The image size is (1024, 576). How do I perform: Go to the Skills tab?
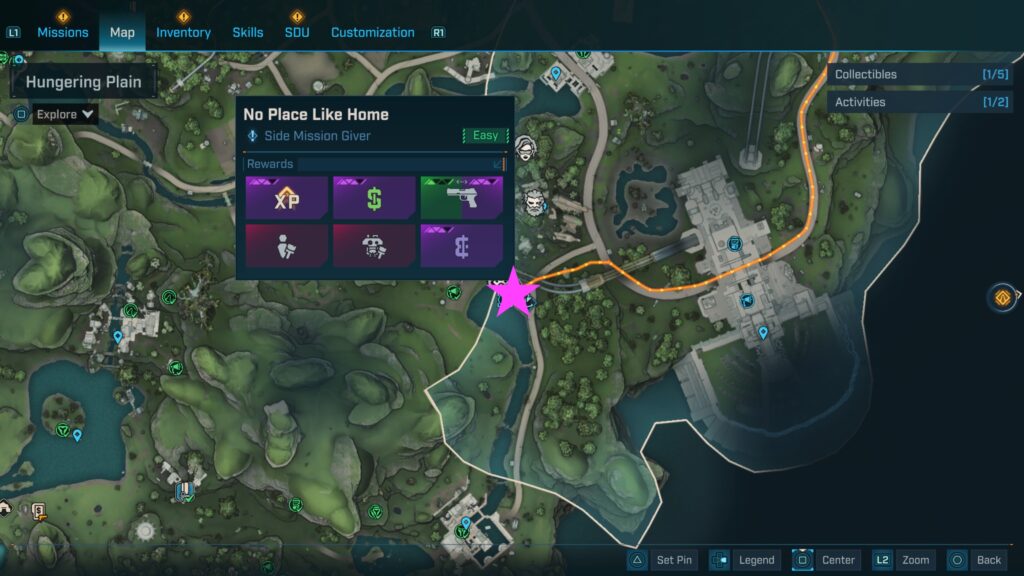[248, 32]
